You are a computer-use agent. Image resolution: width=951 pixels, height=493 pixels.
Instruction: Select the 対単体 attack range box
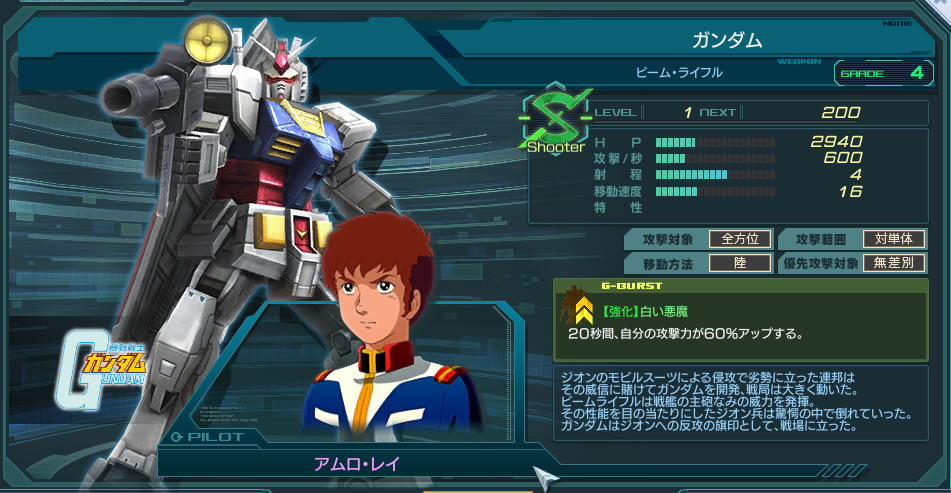coord(895,239)
